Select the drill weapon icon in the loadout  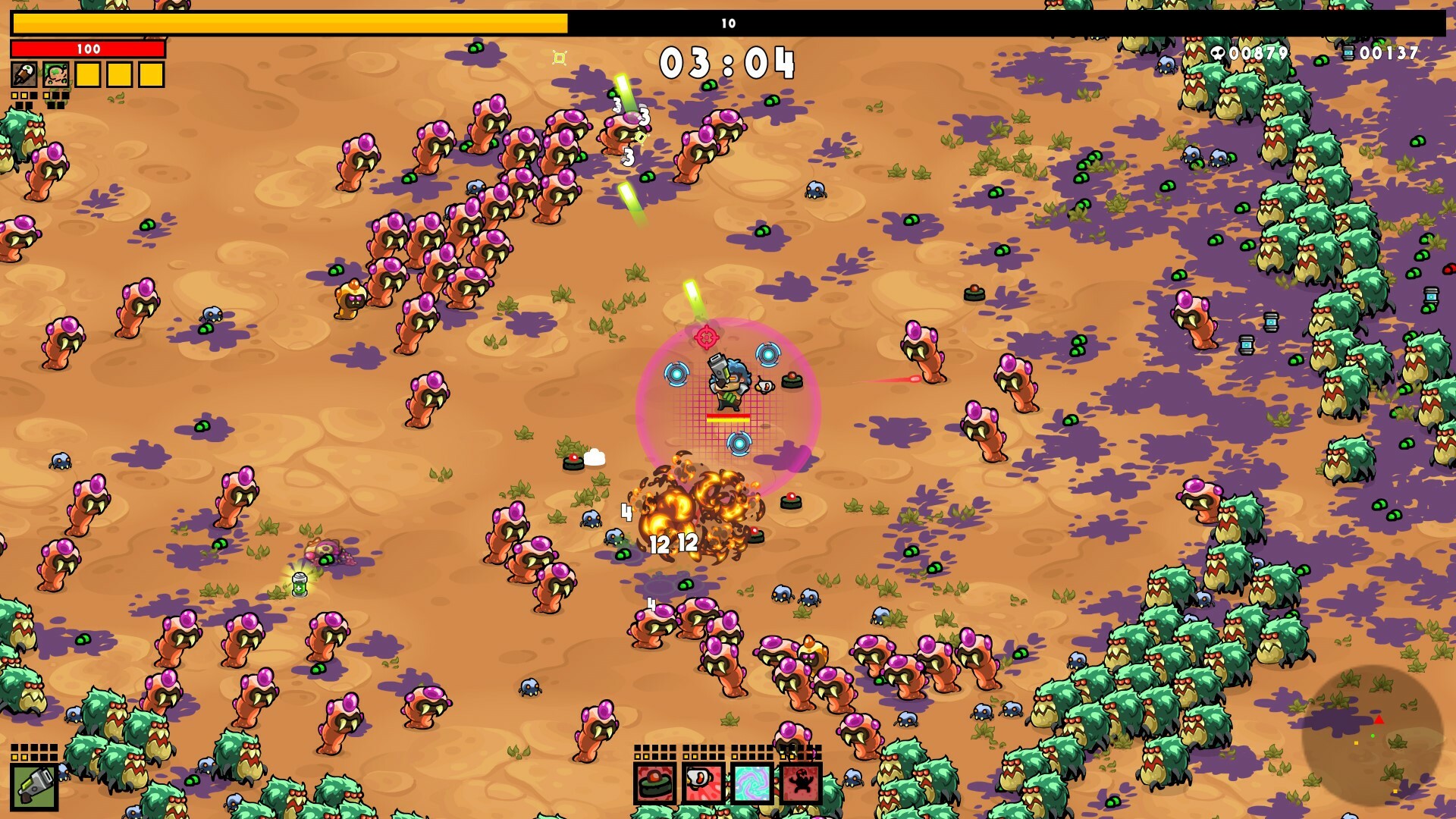pos(24,74)
